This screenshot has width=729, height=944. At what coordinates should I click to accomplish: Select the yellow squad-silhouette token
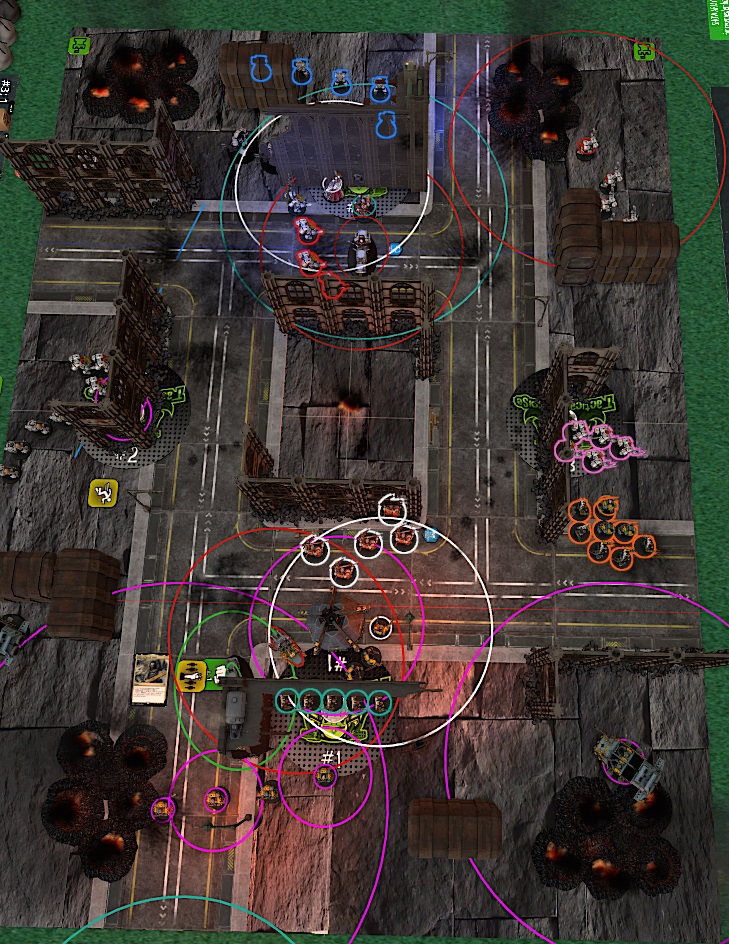[x=189, y=675]
